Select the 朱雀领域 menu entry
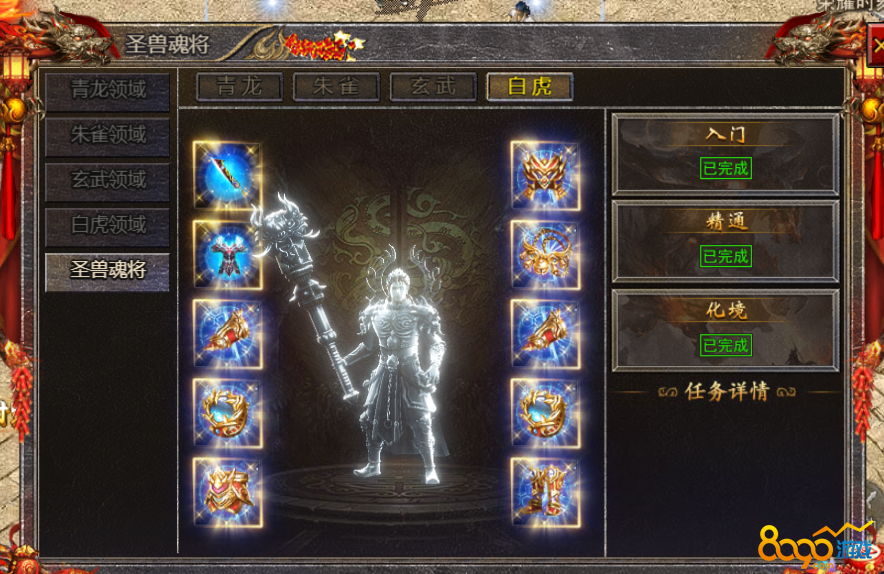 coord(107,135)
